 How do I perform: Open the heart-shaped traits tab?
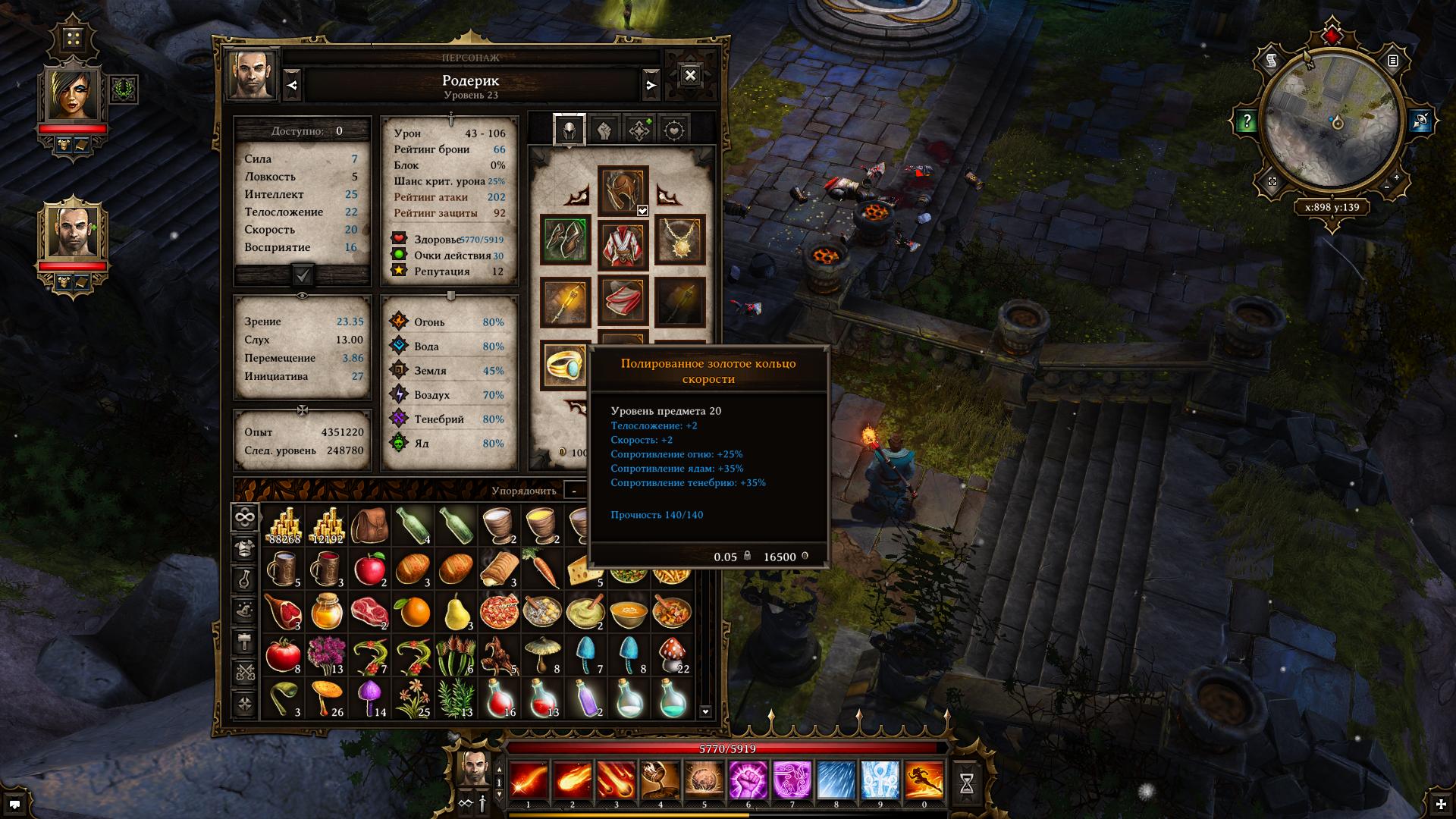pyautogui.click(x=674, y=130)
